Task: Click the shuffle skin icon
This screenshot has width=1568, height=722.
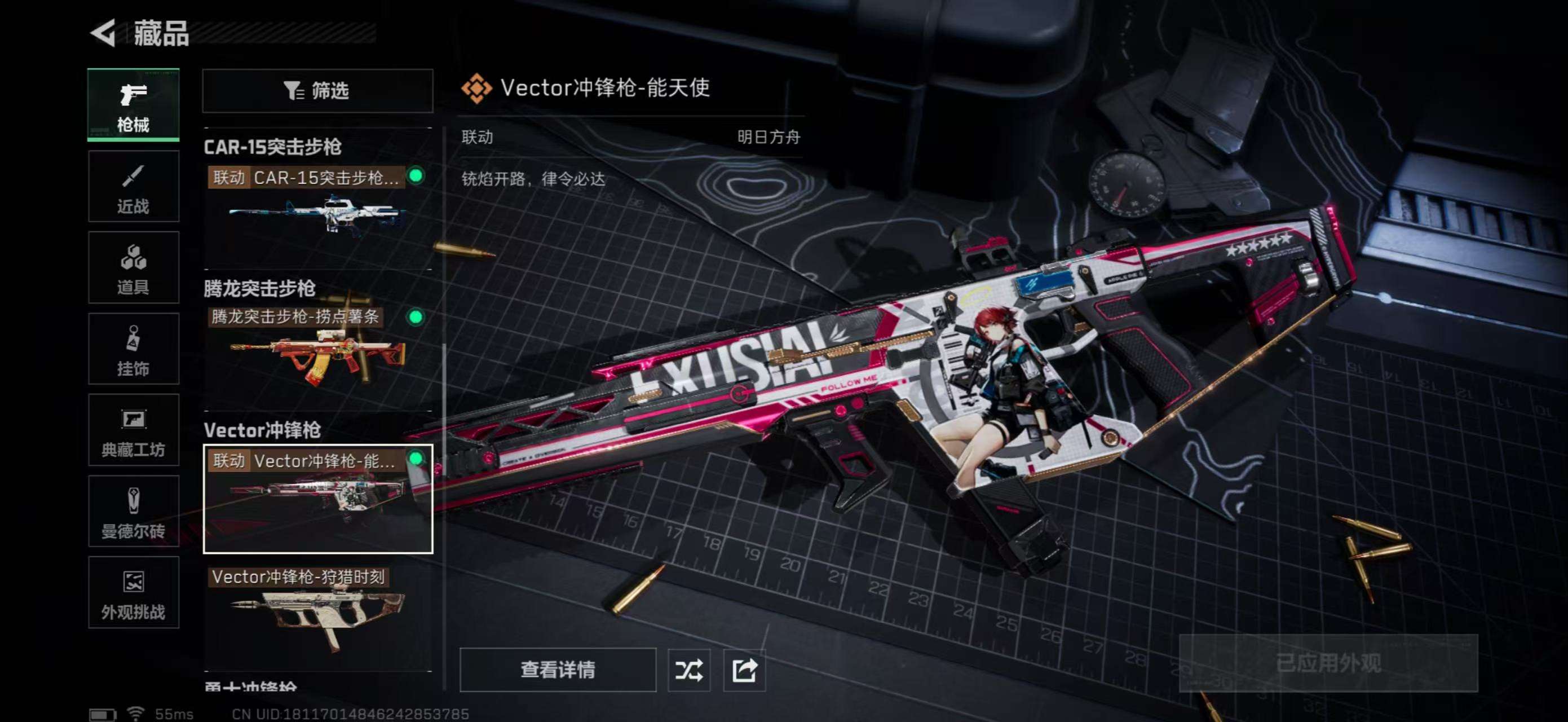Action: 688,669
